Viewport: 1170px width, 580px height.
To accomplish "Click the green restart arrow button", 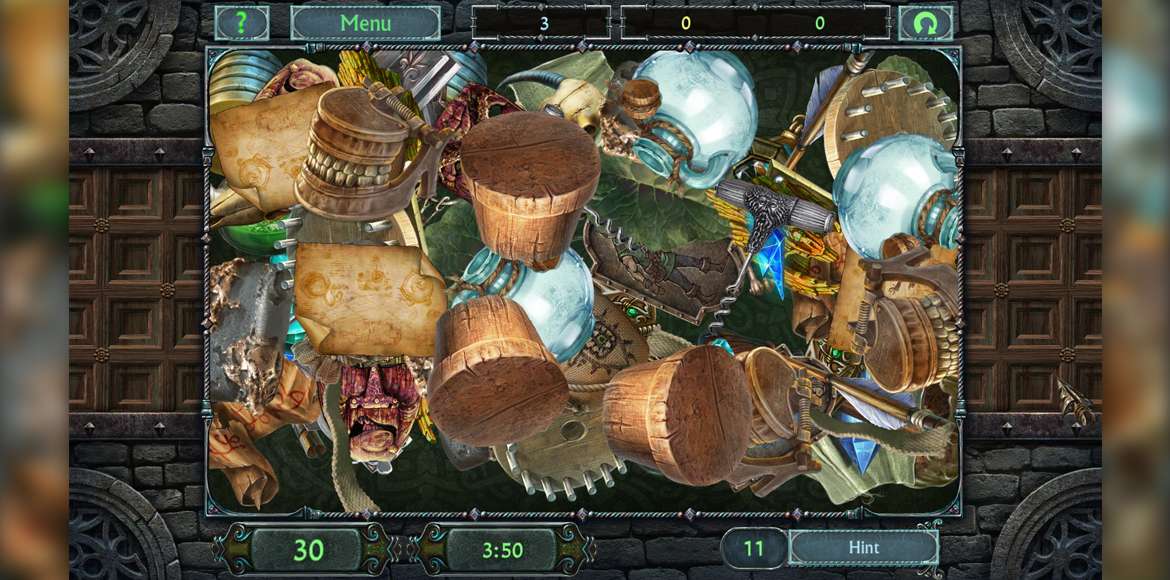I will [x=925, y=23].
